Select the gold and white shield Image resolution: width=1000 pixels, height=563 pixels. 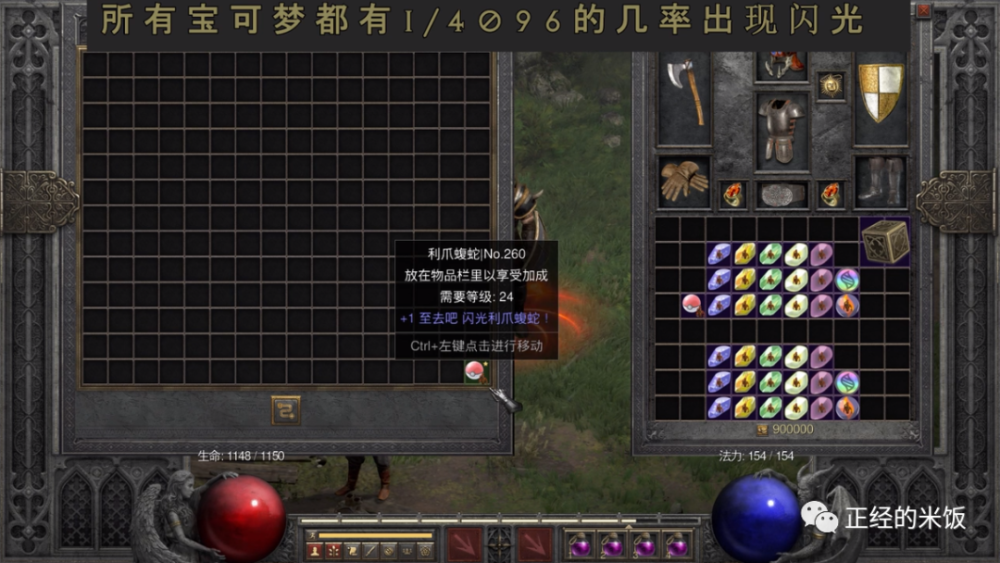coord(880,93)
